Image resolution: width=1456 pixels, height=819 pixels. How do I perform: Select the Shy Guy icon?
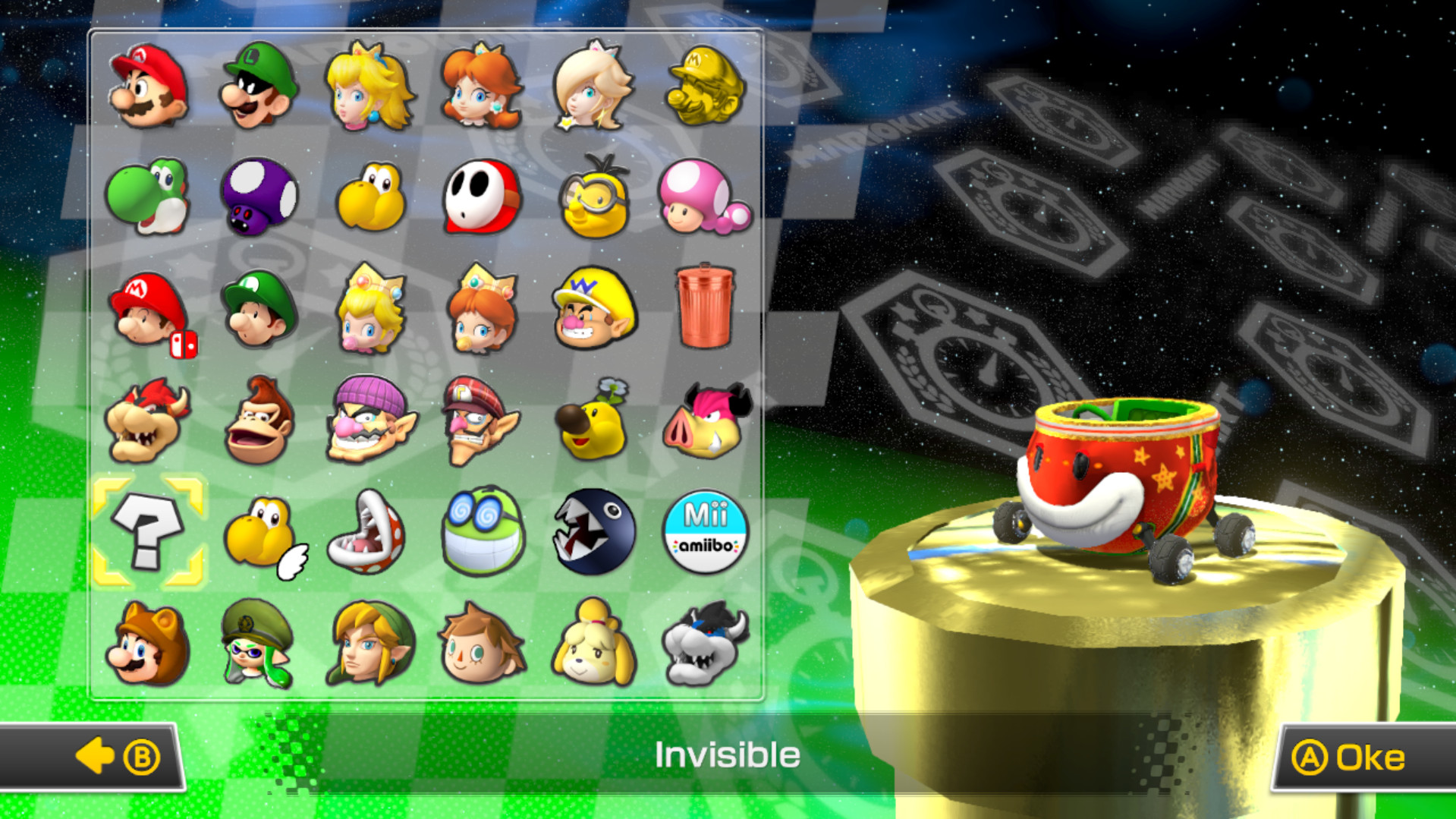pyautogui.click(x=483, y=196)
